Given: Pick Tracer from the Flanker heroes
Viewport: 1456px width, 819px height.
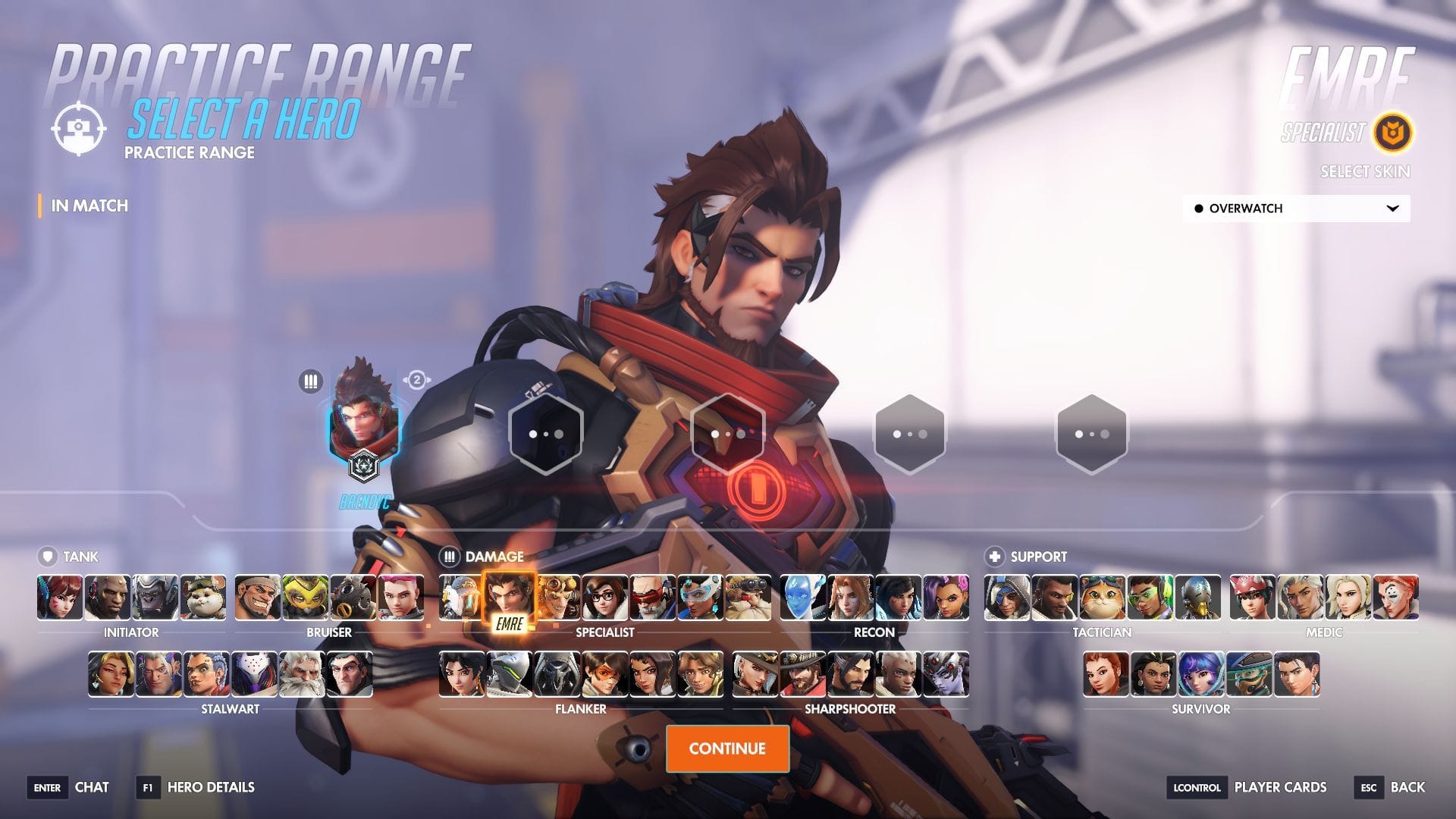Looking at the screenshot, I should (x=605, y=674).
